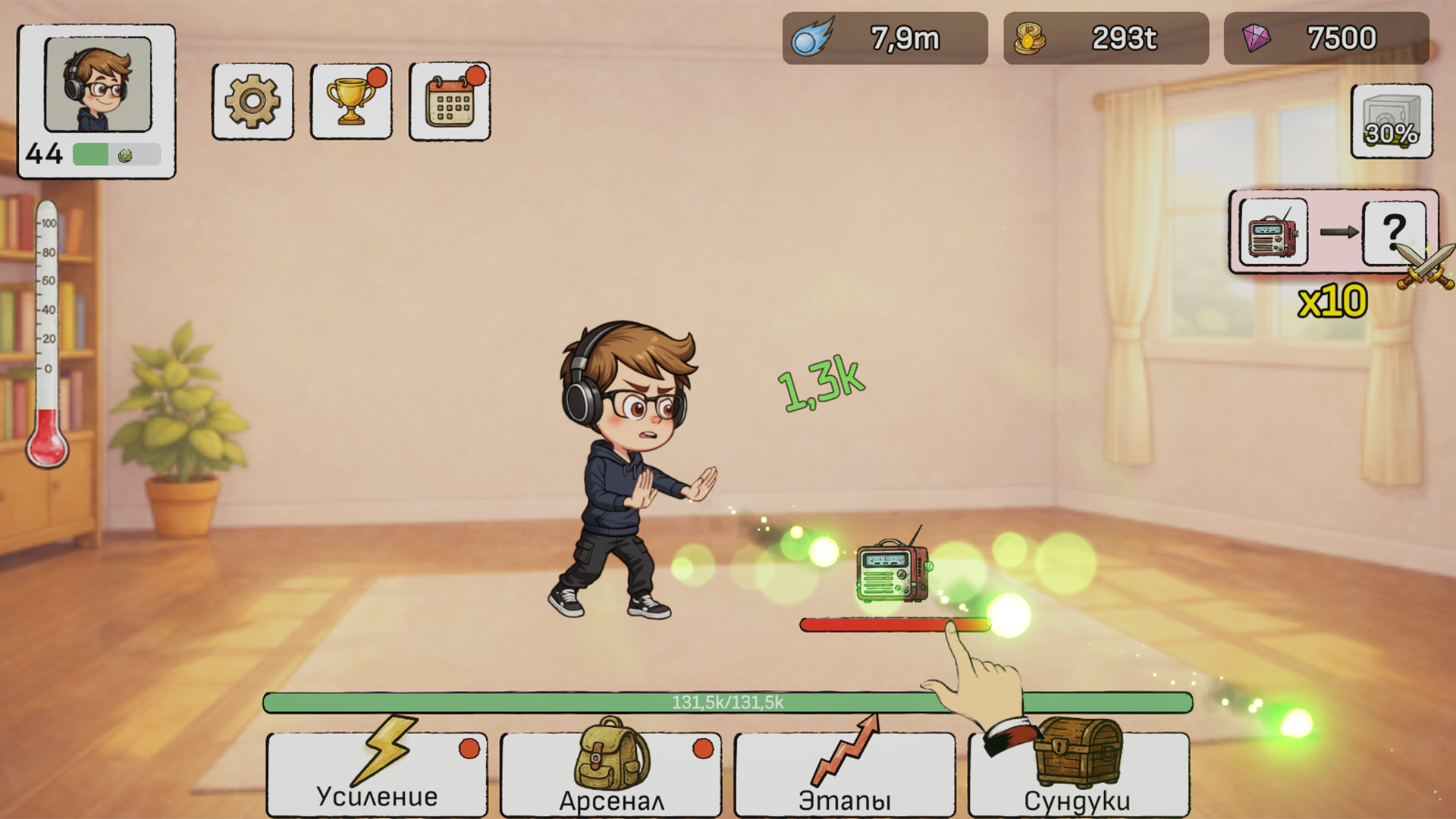The width and height of the screenshot is (1456, 819).
Task: Open the 30% vault safe offer
Action: coord(1392,121)
